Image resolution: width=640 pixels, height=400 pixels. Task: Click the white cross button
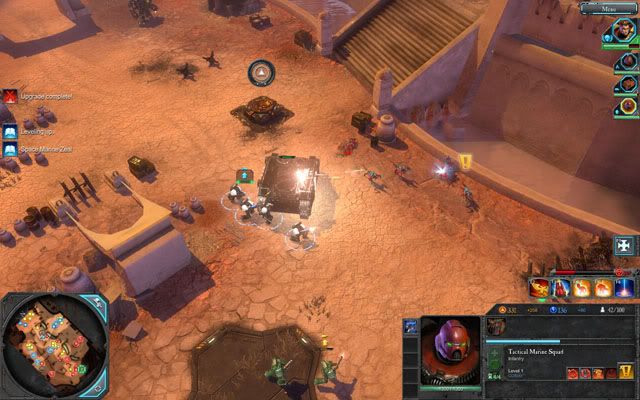626,245
